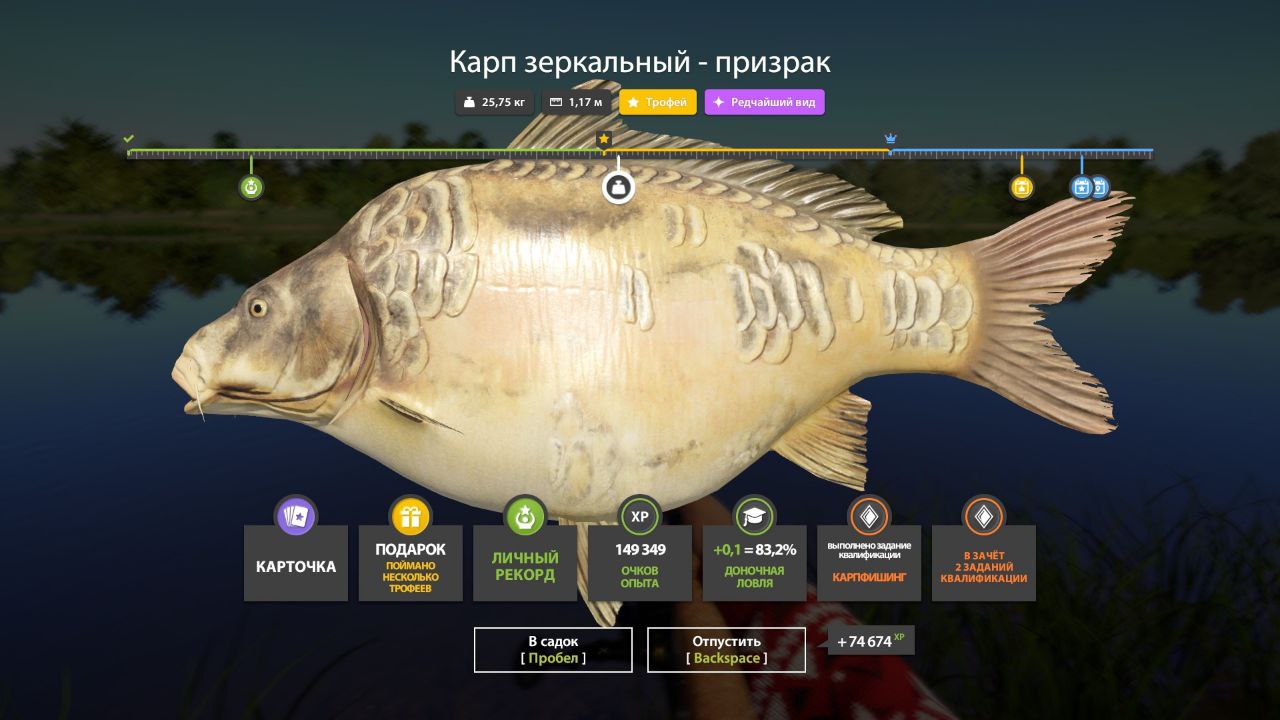Click the fish size scale slider bar
This screenshot has width=1280, height=720.
(x=640, y=152)
